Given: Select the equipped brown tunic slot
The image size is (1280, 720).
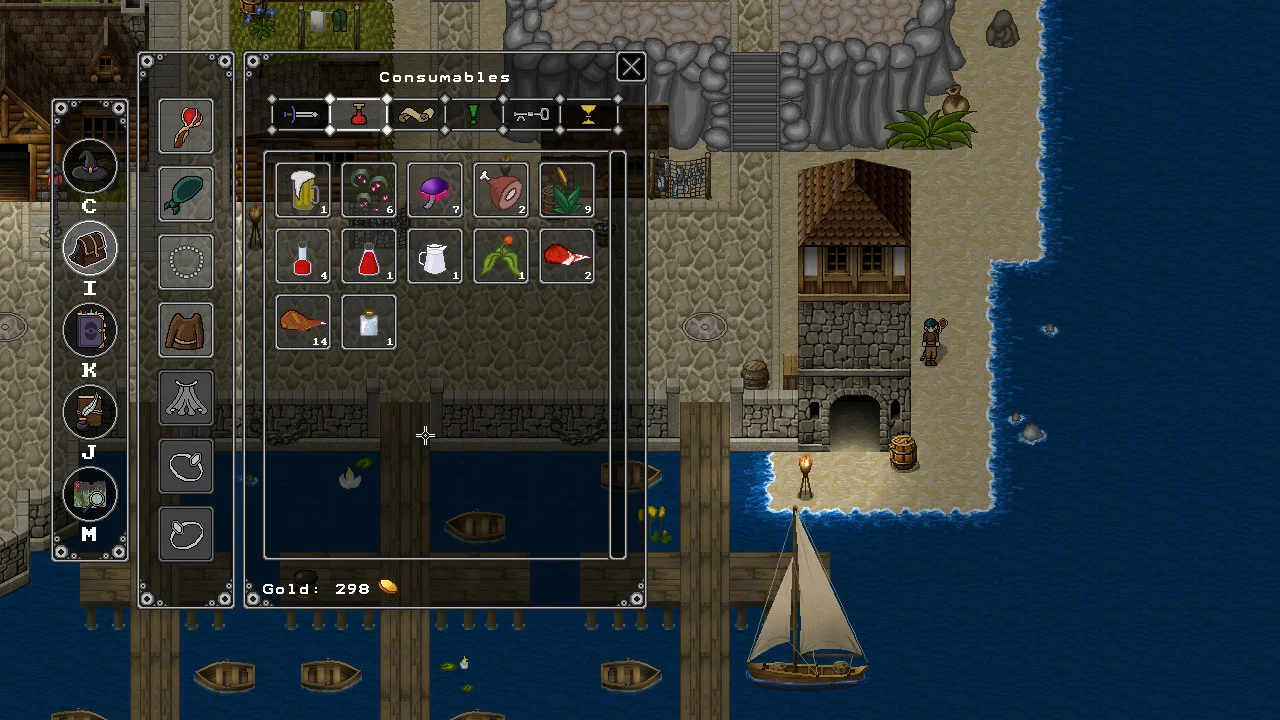Looking at the screenshot, I should (186, 330).
